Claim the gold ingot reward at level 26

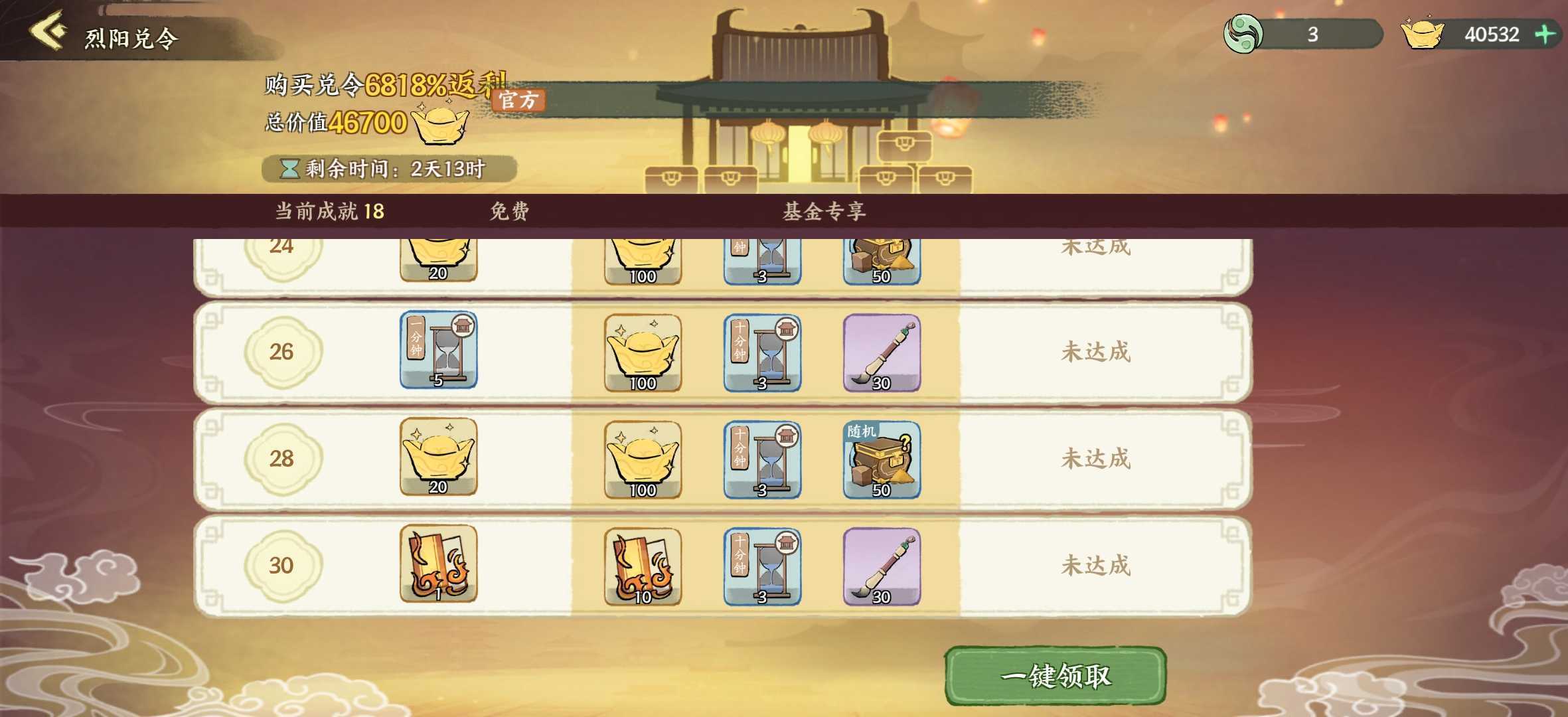pyautogui.click(x=641, y=352)
